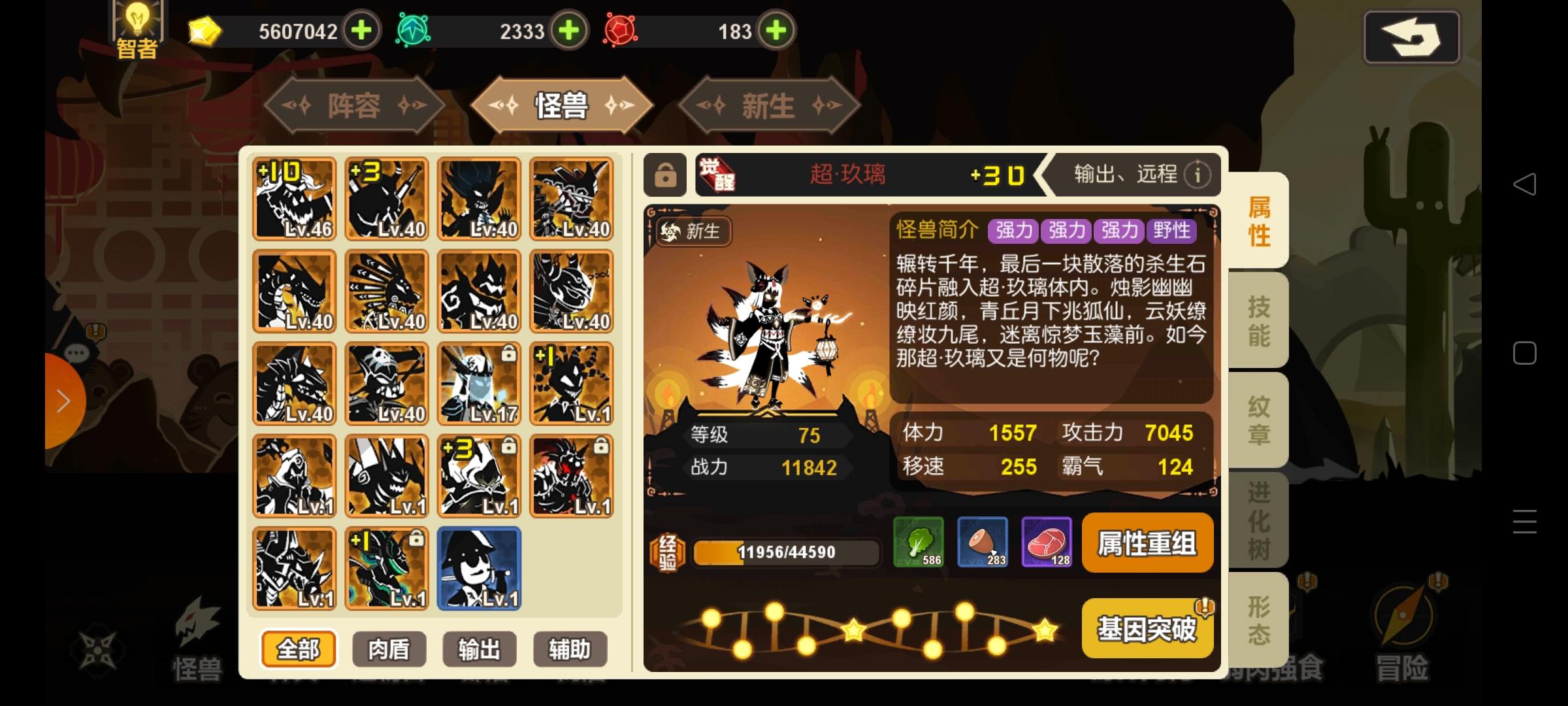The width and height of the screenshot is (1568, 706).
Task: Tap the plus icon beside green energy count
Action: (568, 31)
